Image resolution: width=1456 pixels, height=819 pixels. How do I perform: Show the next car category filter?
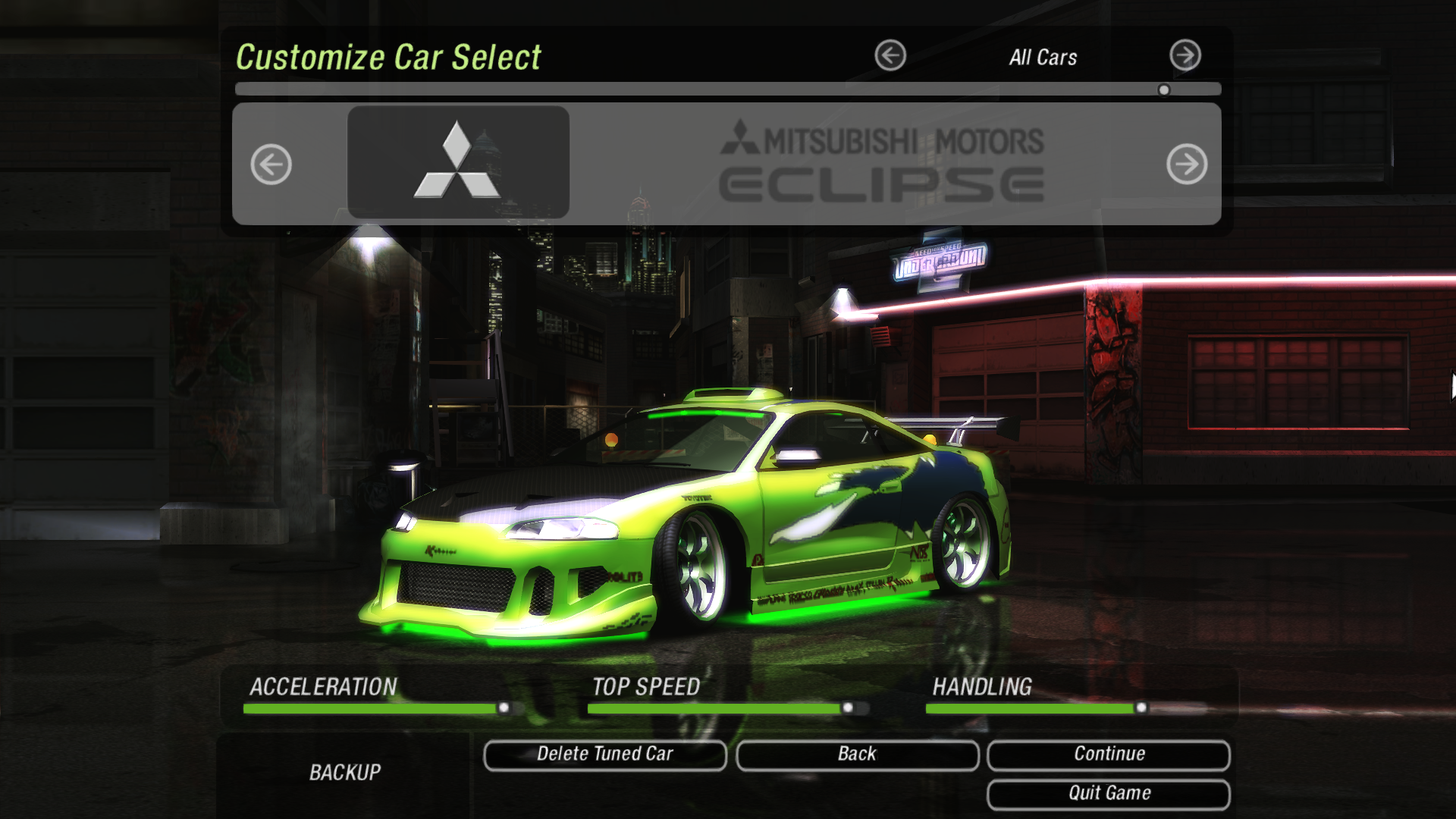click(1185, 55)
